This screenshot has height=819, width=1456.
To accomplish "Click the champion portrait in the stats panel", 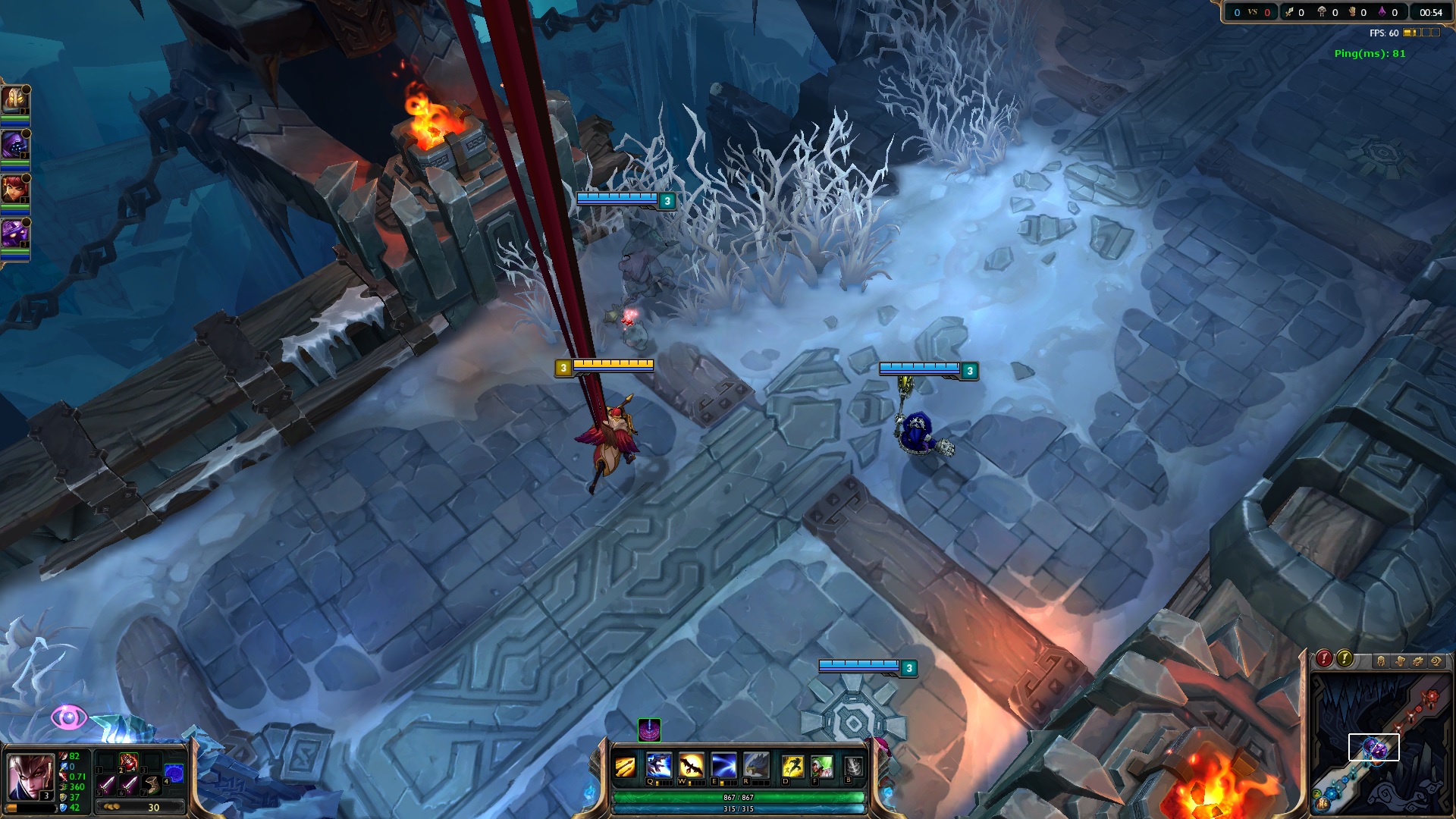I will pos(29,777).
